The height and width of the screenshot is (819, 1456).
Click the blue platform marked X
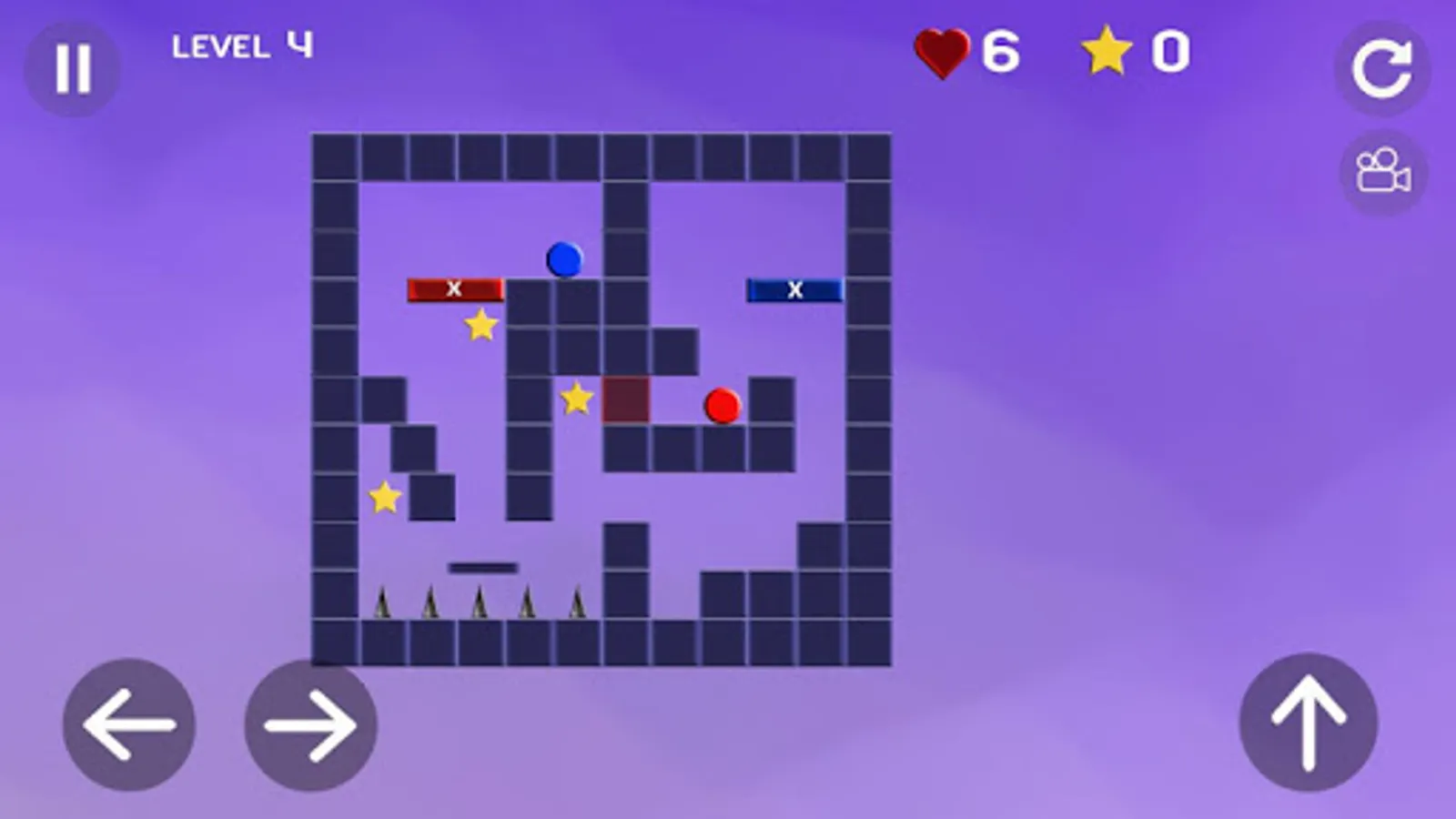pos(794,288)
